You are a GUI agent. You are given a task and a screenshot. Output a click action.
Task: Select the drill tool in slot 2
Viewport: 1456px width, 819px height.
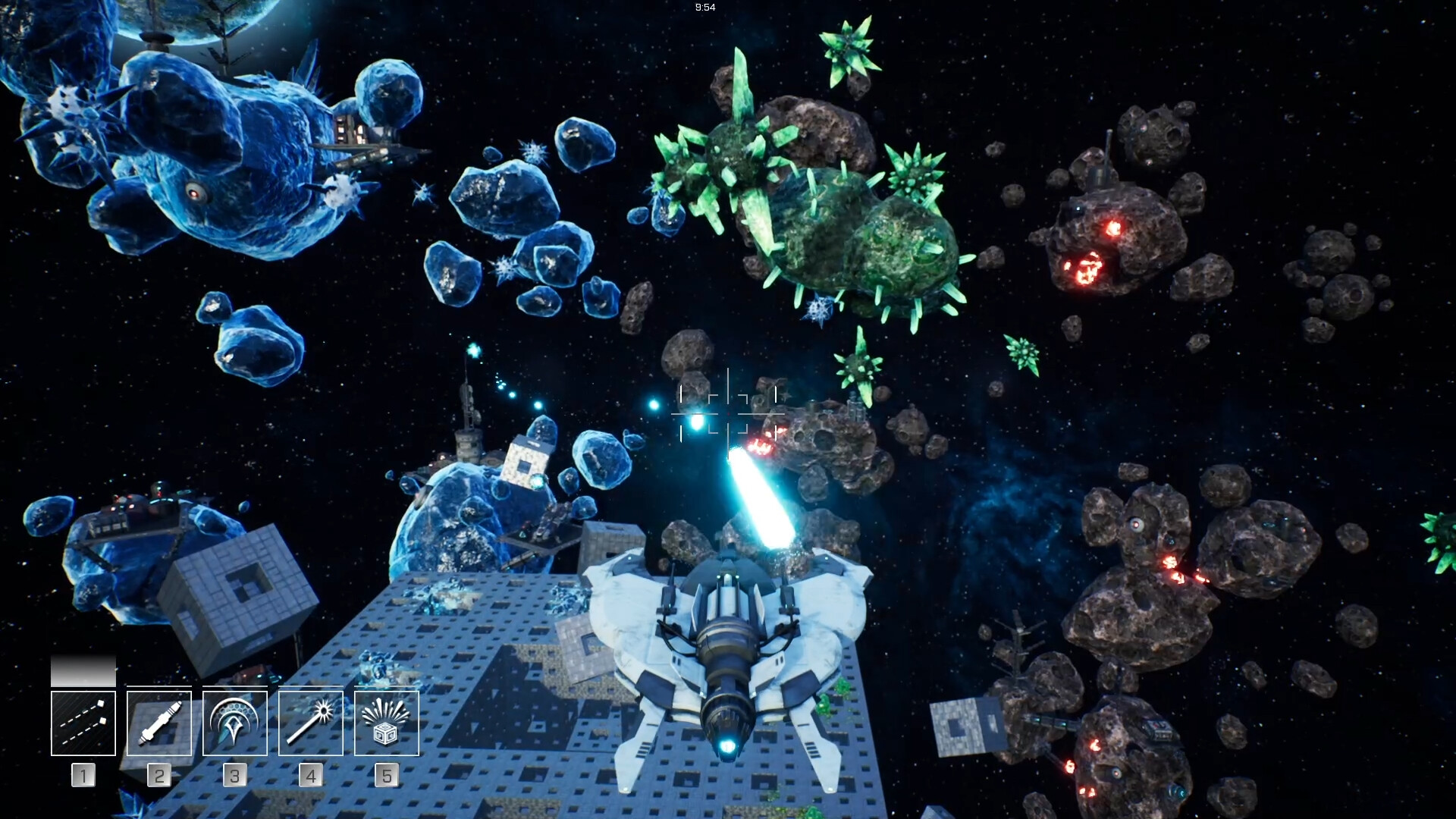click(158, 722)
